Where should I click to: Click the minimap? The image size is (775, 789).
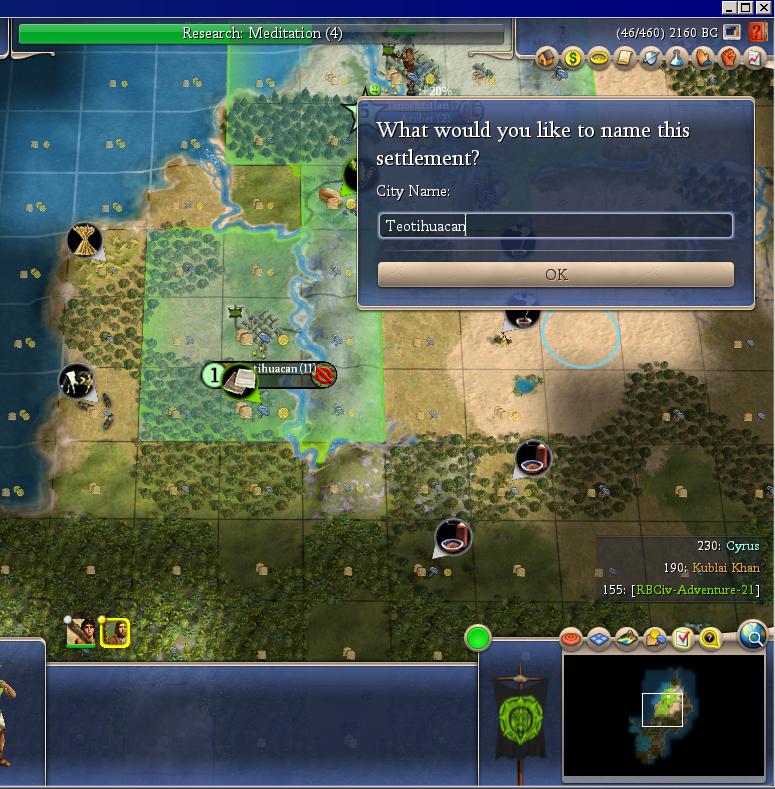coord(661,715)
